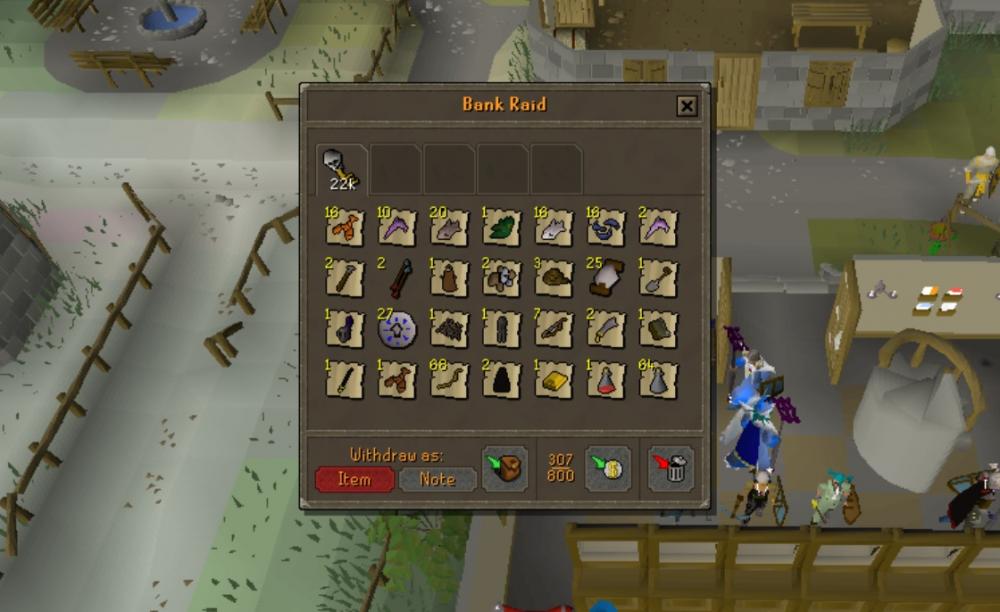1000x612 pixels.
Task: Select the unnoted arrows stack of 2
Action: [x=398, y=279]
